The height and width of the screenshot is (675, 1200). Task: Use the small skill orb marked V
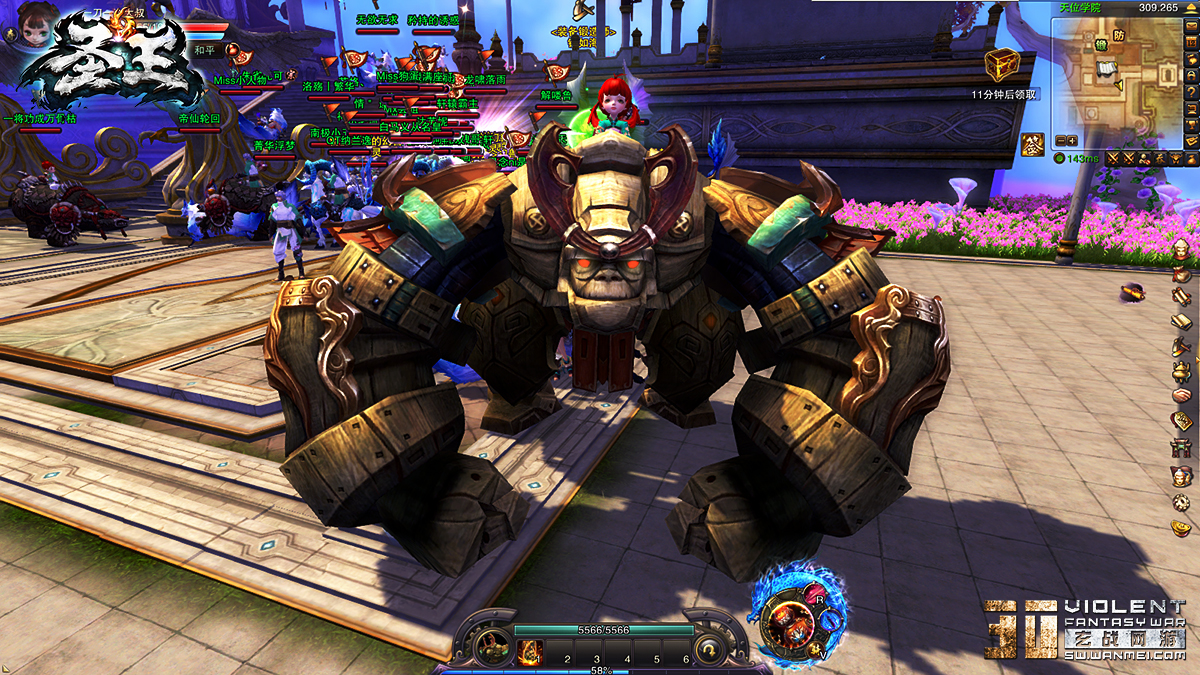click(816, 651)
